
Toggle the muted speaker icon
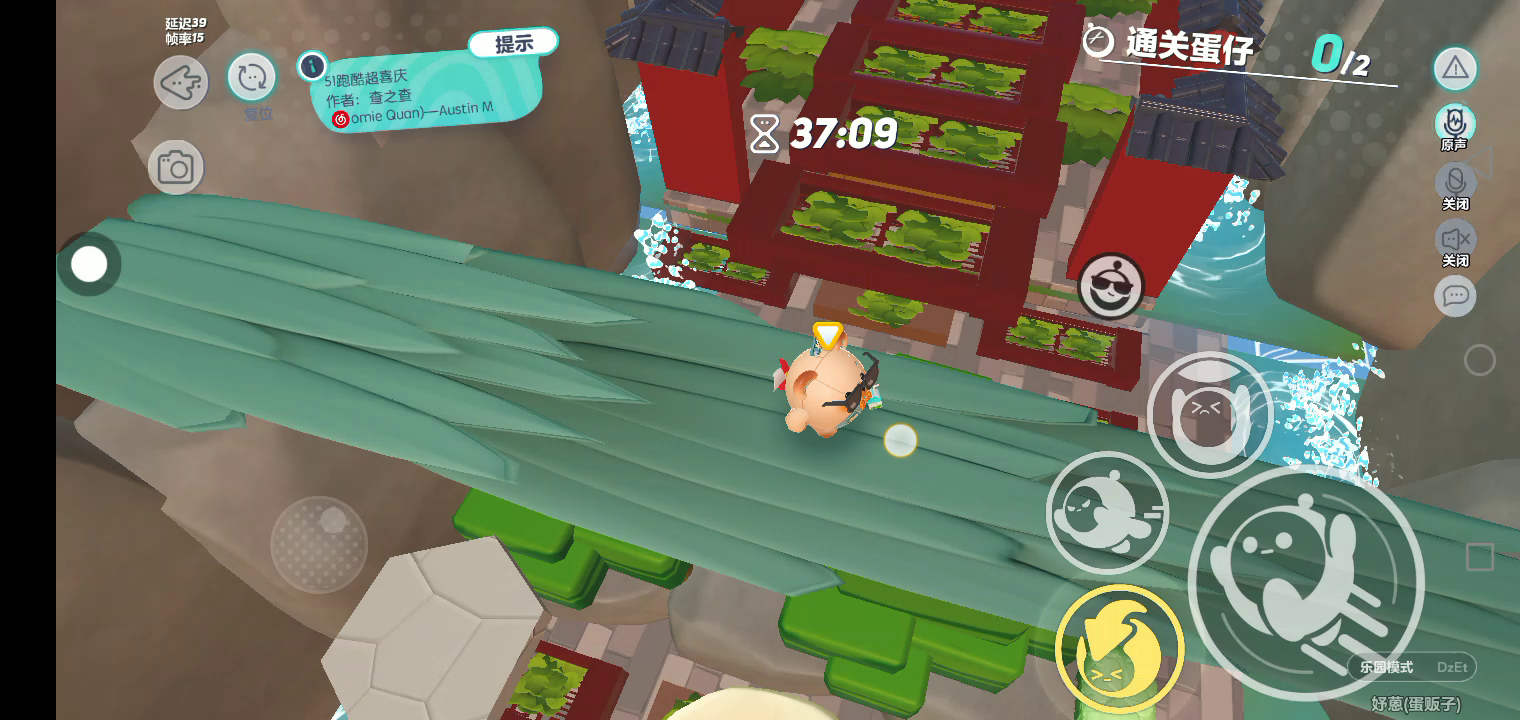pos(1455,239)
